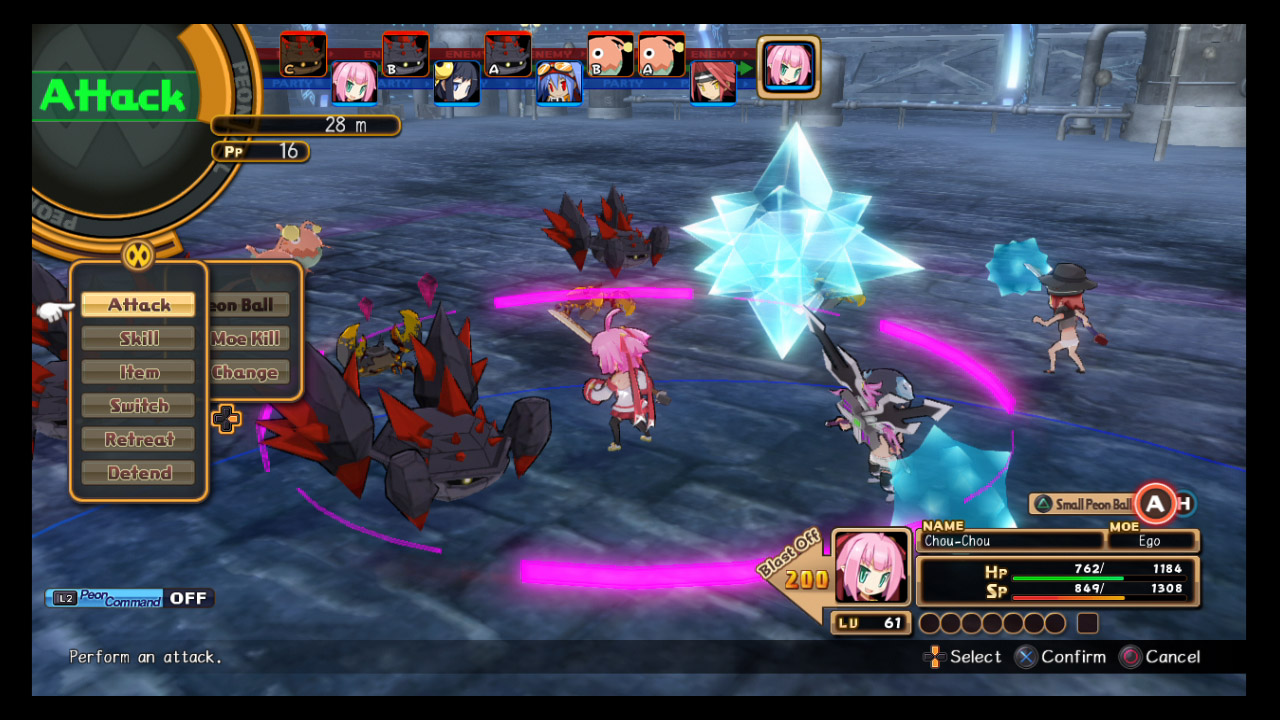The image size is (1280, 720).
Task: Click the orange enemy A turn-order portrait
Action: (661, 54)
